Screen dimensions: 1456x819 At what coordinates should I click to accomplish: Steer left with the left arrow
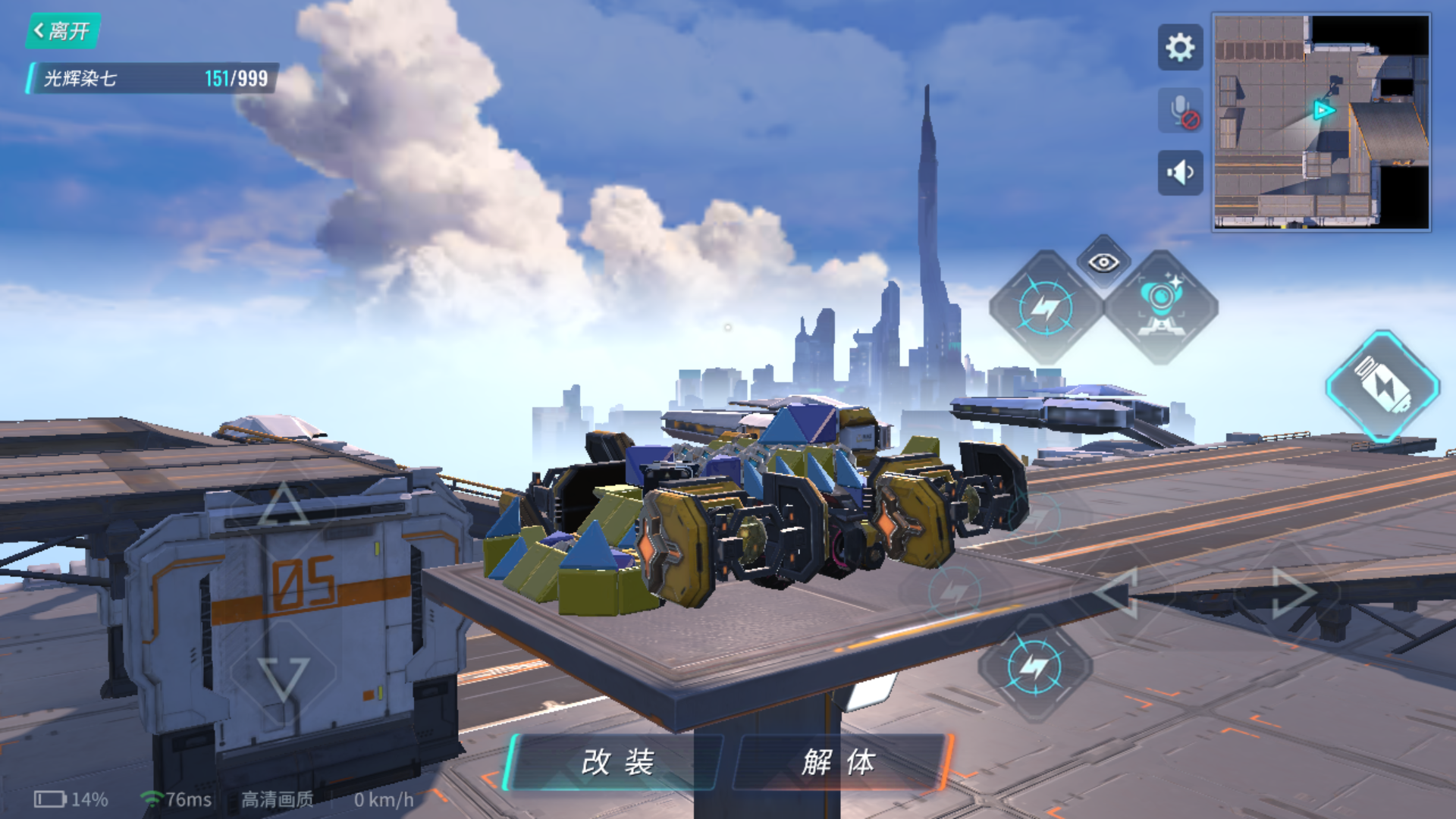pos(1118,592)
